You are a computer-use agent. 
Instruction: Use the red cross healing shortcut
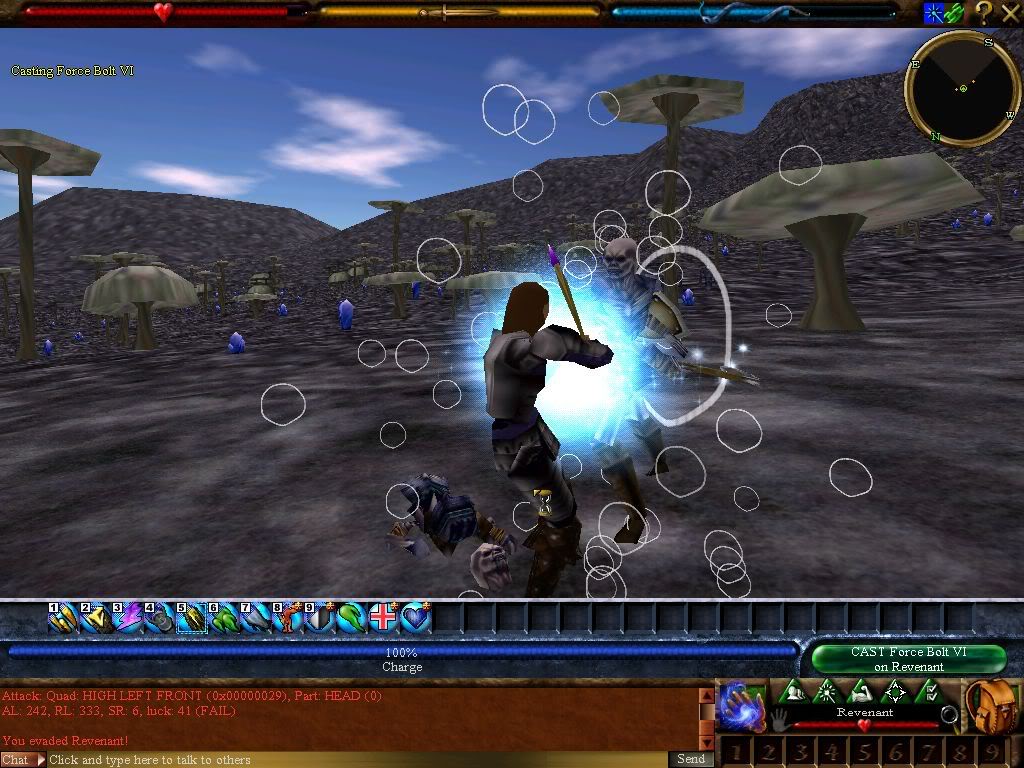click(383, 619)
